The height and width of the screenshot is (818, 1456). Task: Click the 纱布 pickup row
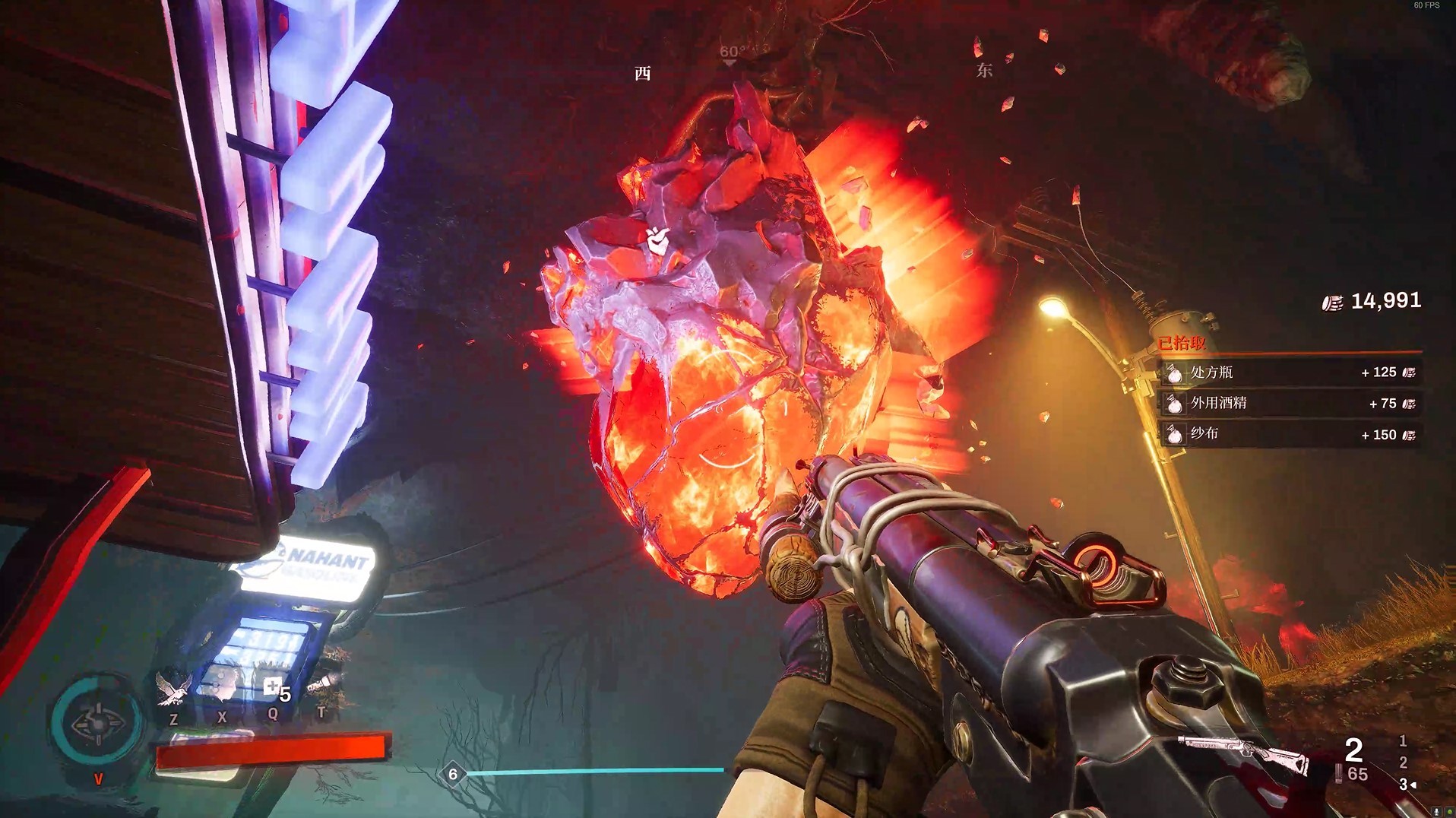(x=1290, y=434)
